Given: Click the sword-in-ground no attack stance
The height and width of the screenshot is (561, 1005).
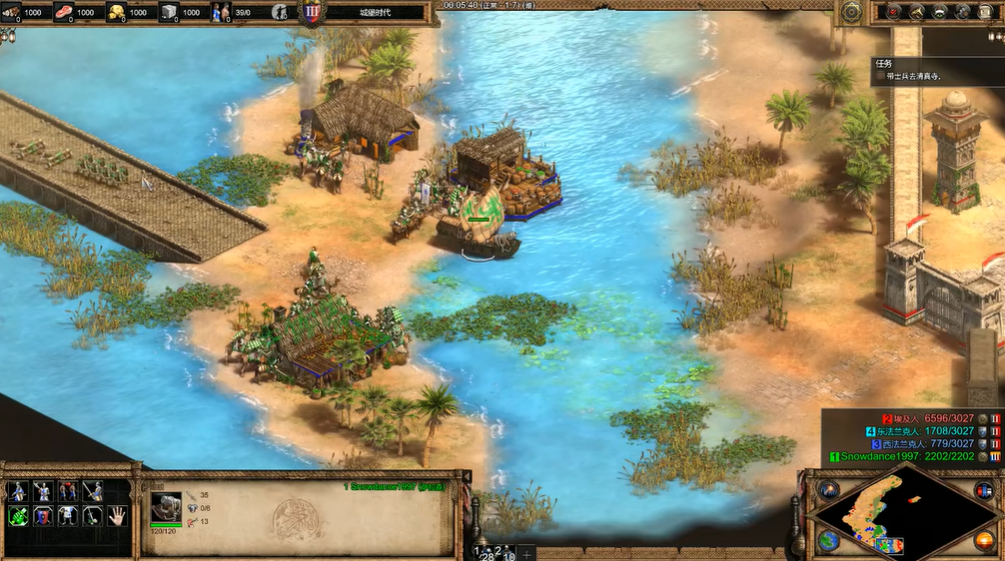Looking at the screenshot, I should point(92,515).
